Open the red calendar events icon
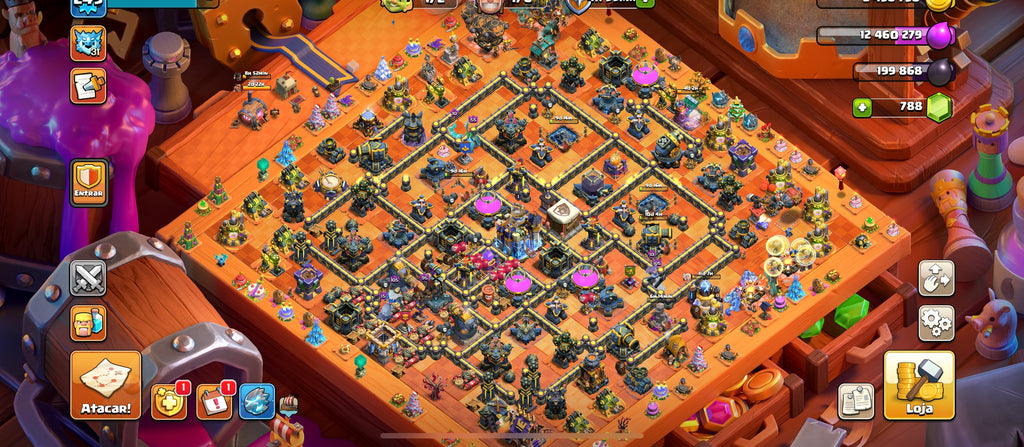 [213, 401]
